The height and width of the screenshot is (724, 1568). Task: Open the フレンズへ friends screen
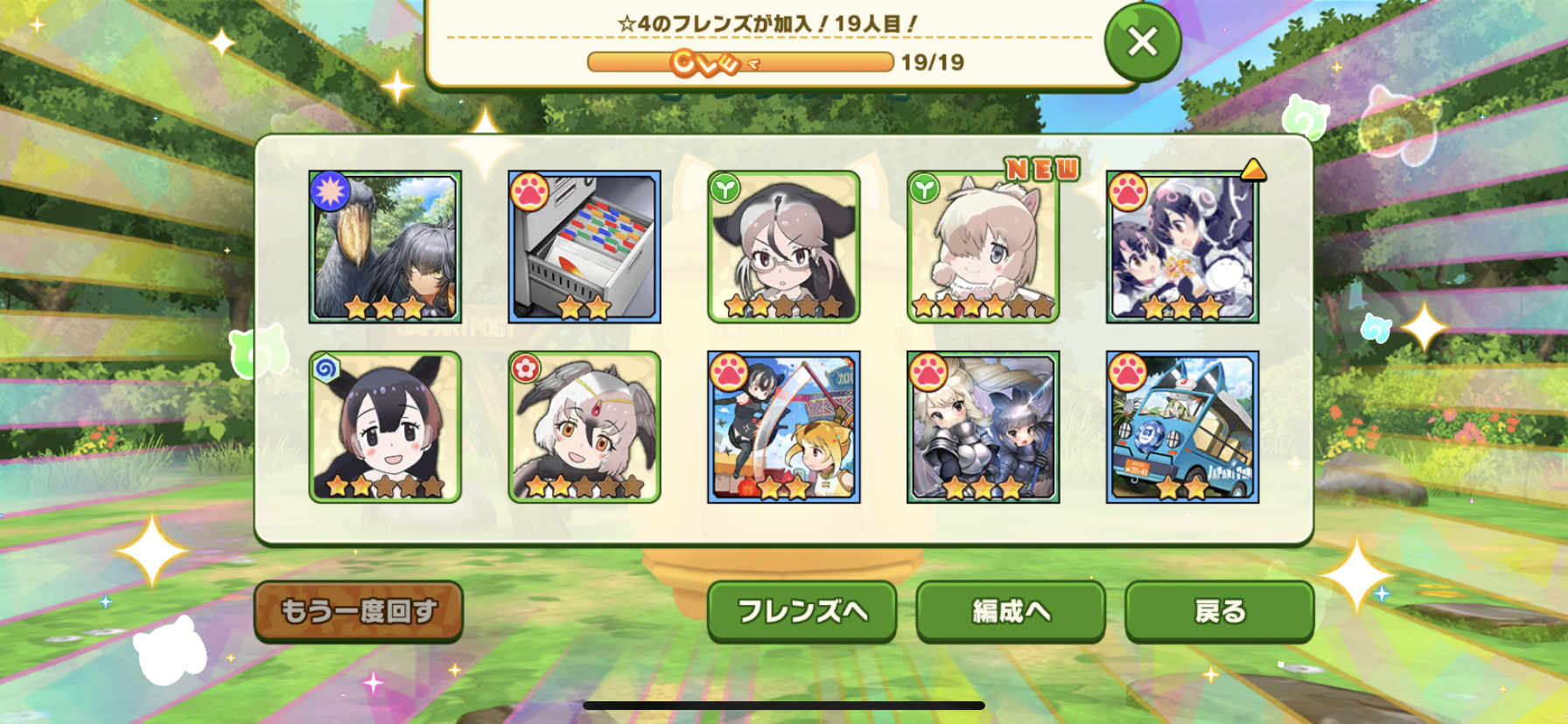click(x=801, y=611)
